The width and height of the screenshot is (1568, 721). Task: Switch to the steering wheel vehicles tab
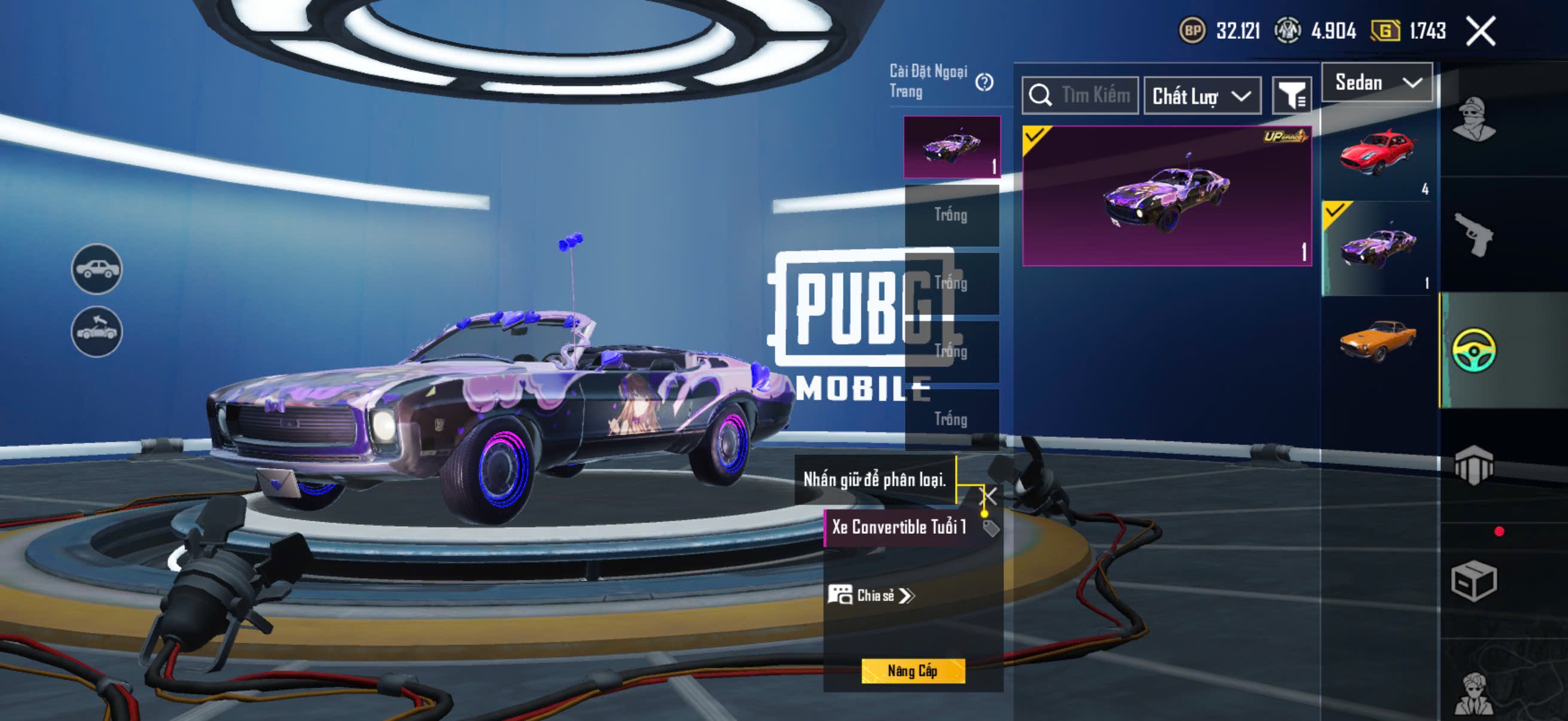tap(1473, 350)
